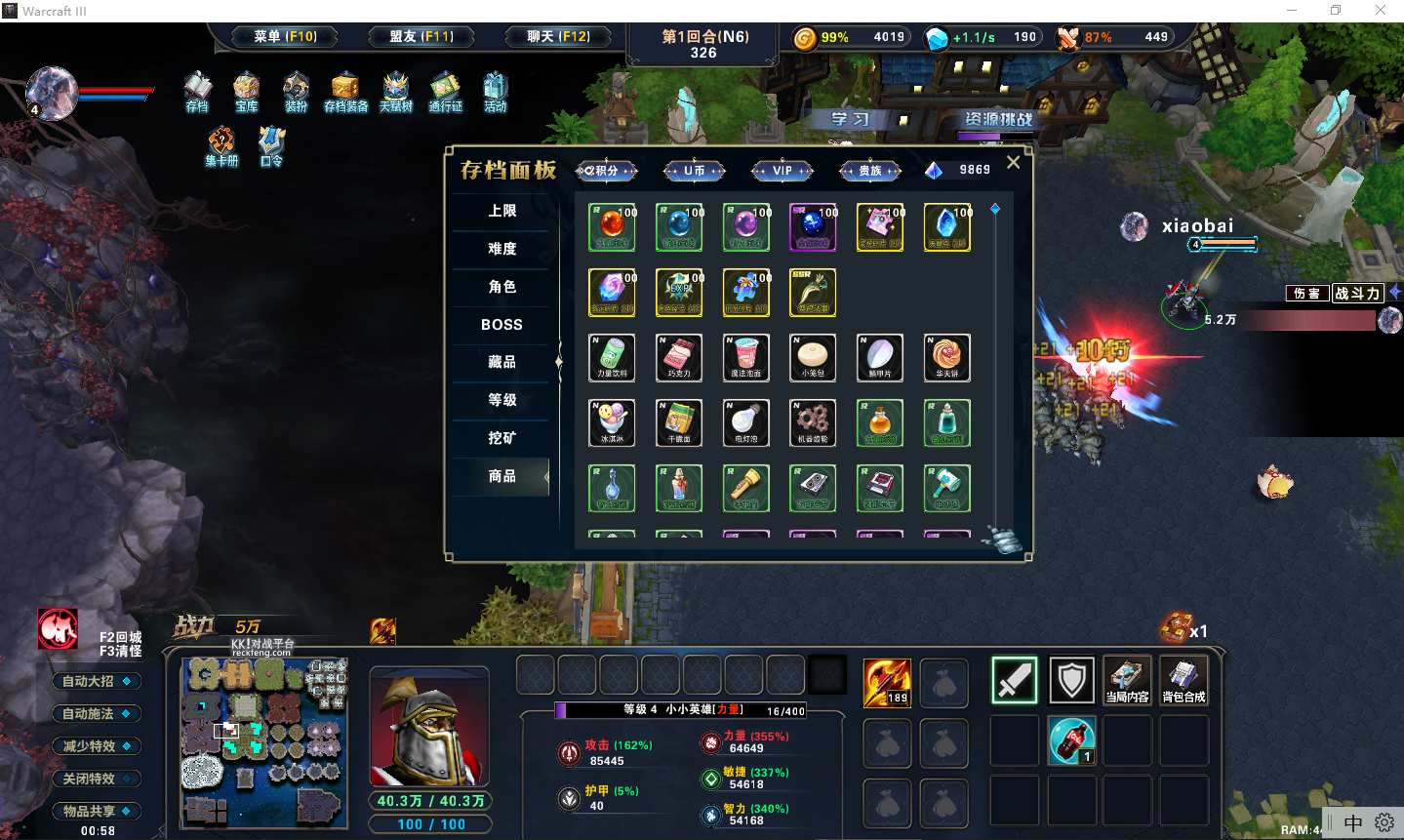The width and height of the screenshot is (1404, 840).
Task: Open the 聊天 (F12) chat button
Action: (558, 37)
